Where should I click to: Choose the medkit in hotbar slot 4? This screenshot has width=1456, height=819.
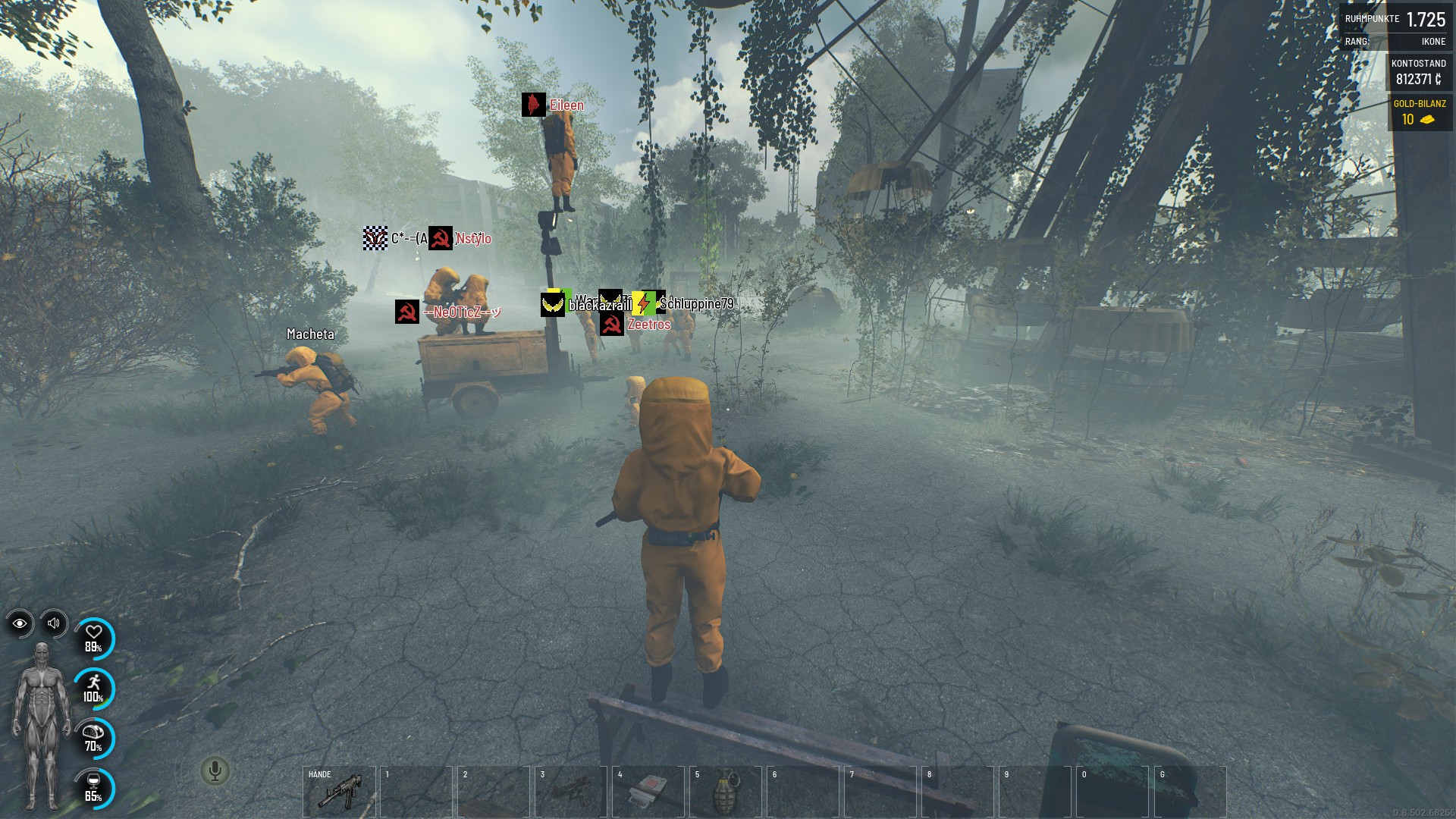coord(648,791)
